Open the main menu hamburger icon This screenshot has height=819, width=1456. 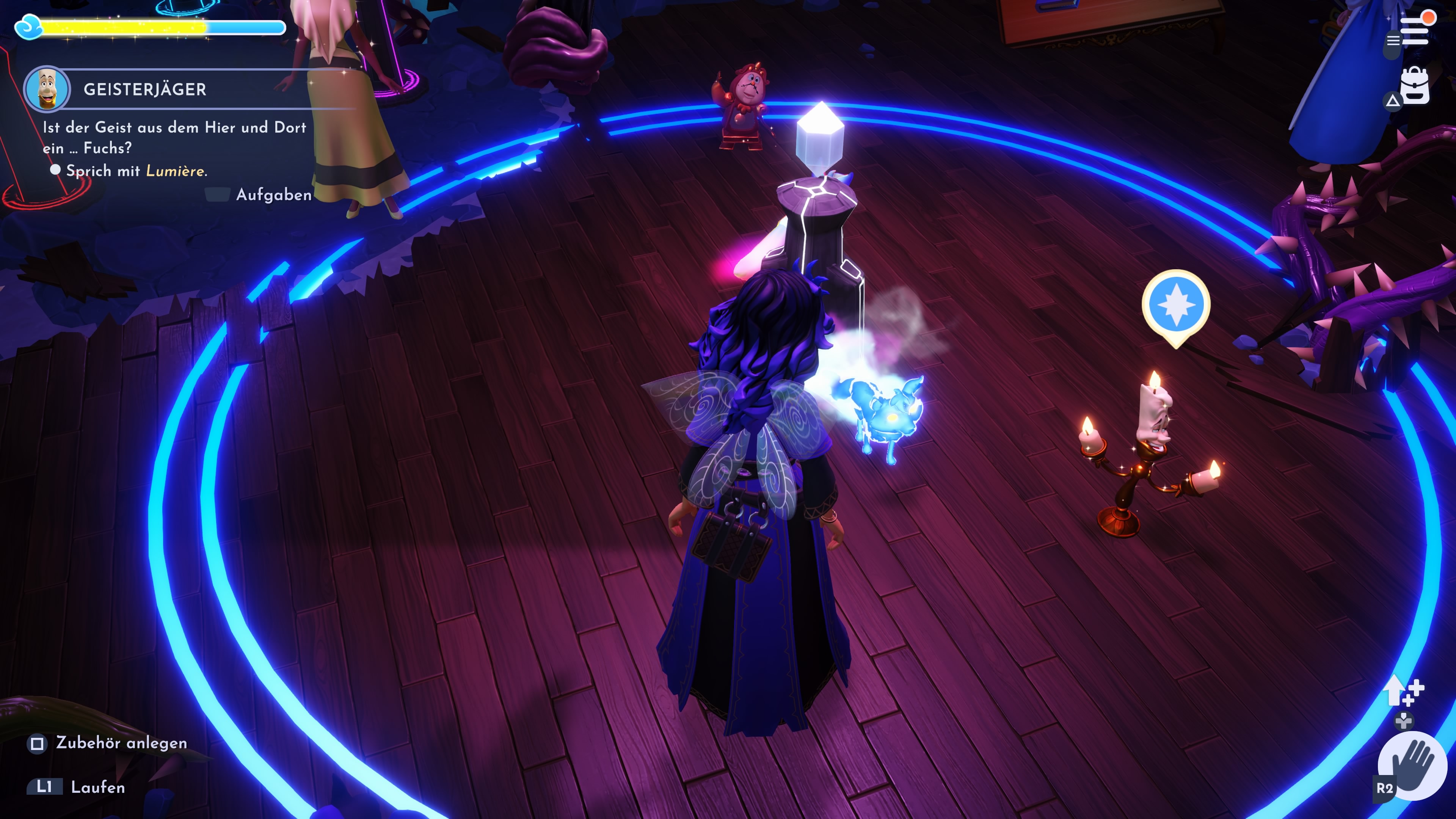(1414, 31)
